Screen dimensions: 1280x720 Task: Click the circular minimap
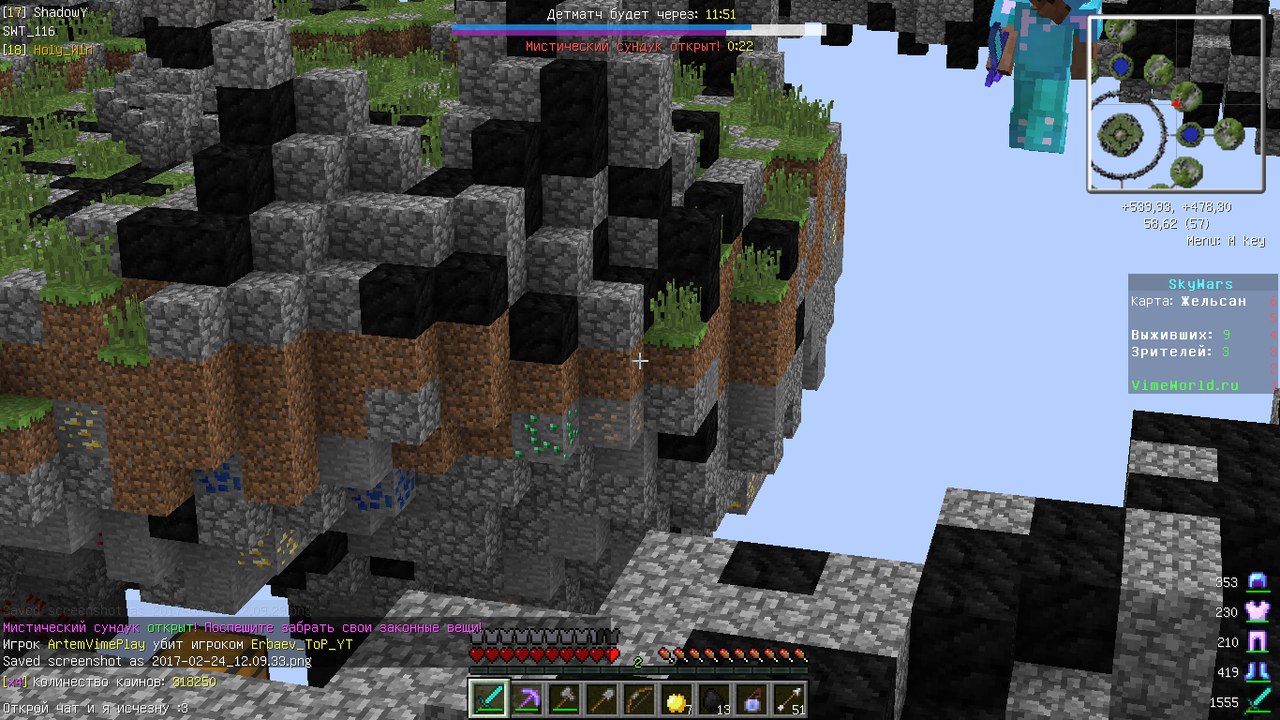tap(1175, 104)
